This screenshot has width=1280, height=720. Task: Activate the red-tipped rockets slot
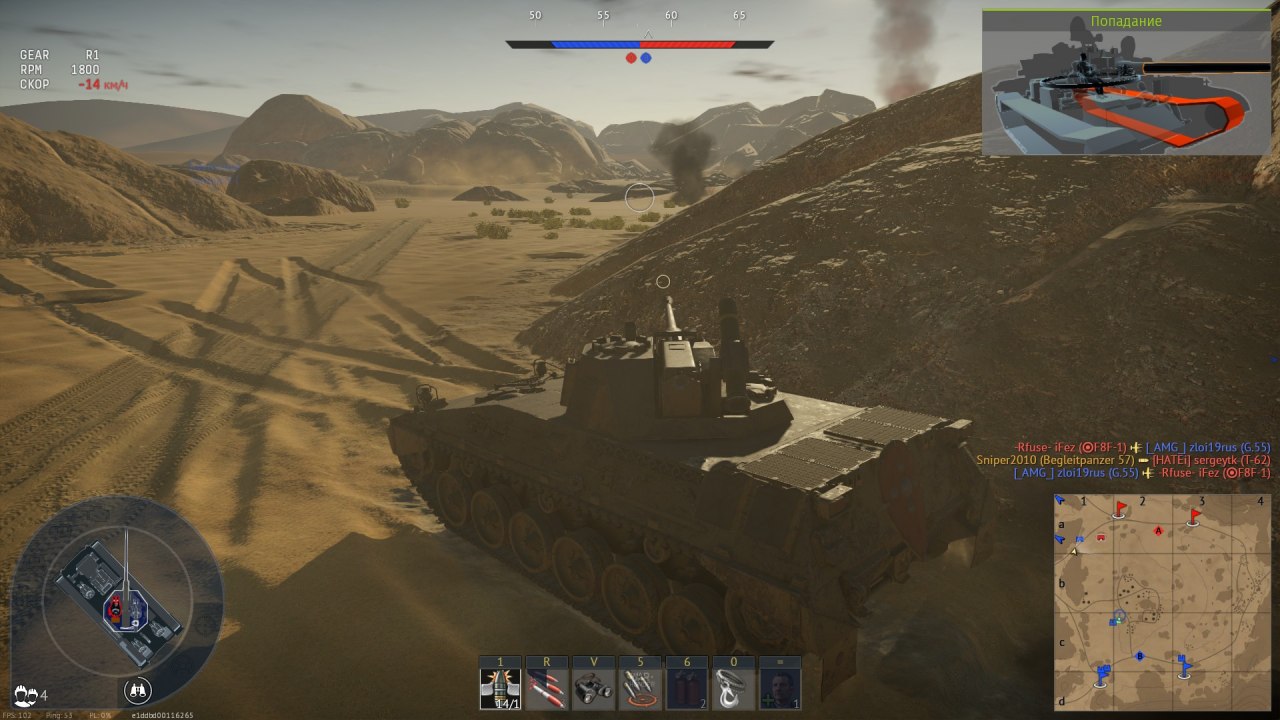pyautogui.click(x=547, y=689)
